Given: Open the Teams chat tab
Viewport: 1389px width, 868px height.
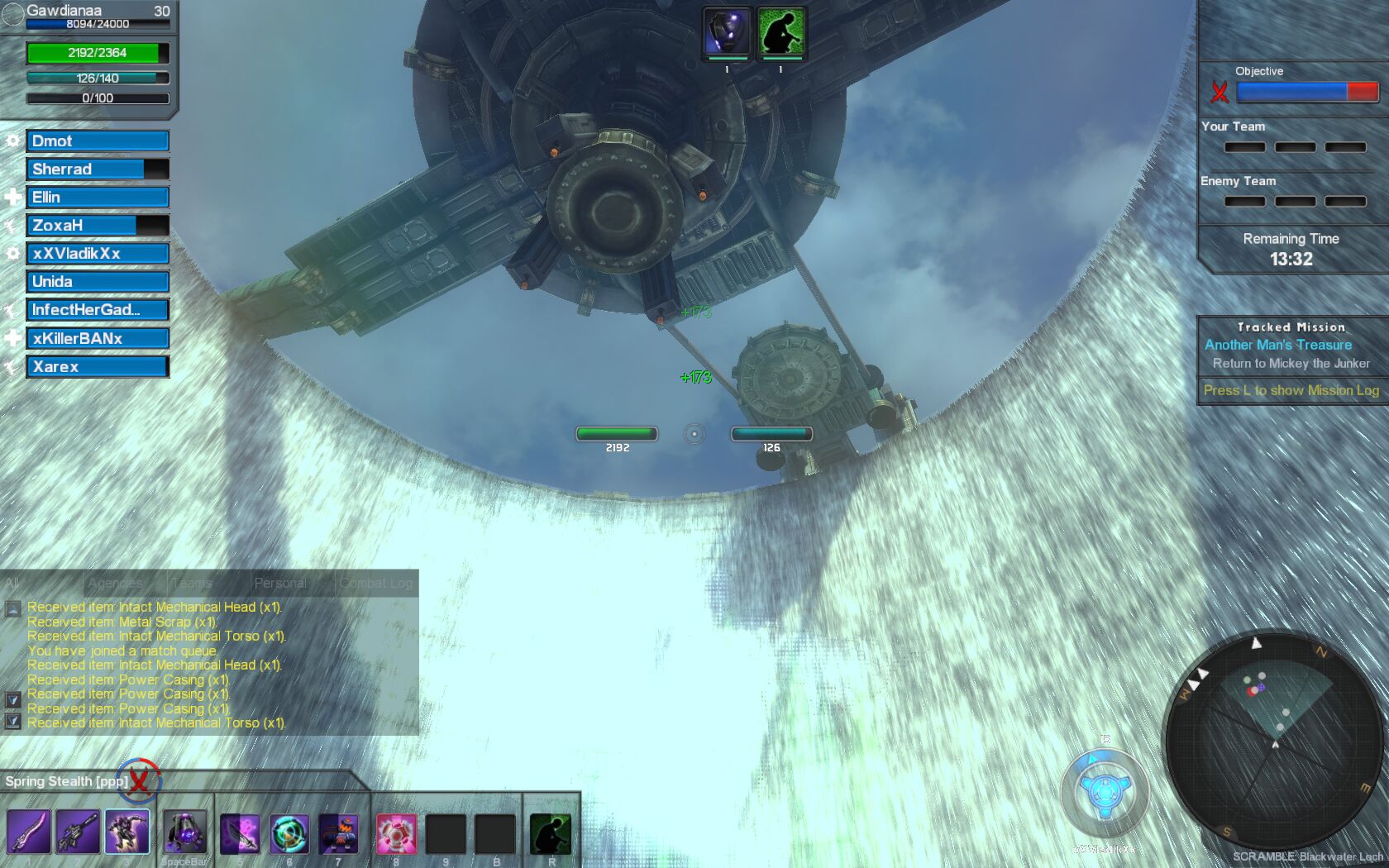Looking at the screenshot, I should [x=193, y=583].
